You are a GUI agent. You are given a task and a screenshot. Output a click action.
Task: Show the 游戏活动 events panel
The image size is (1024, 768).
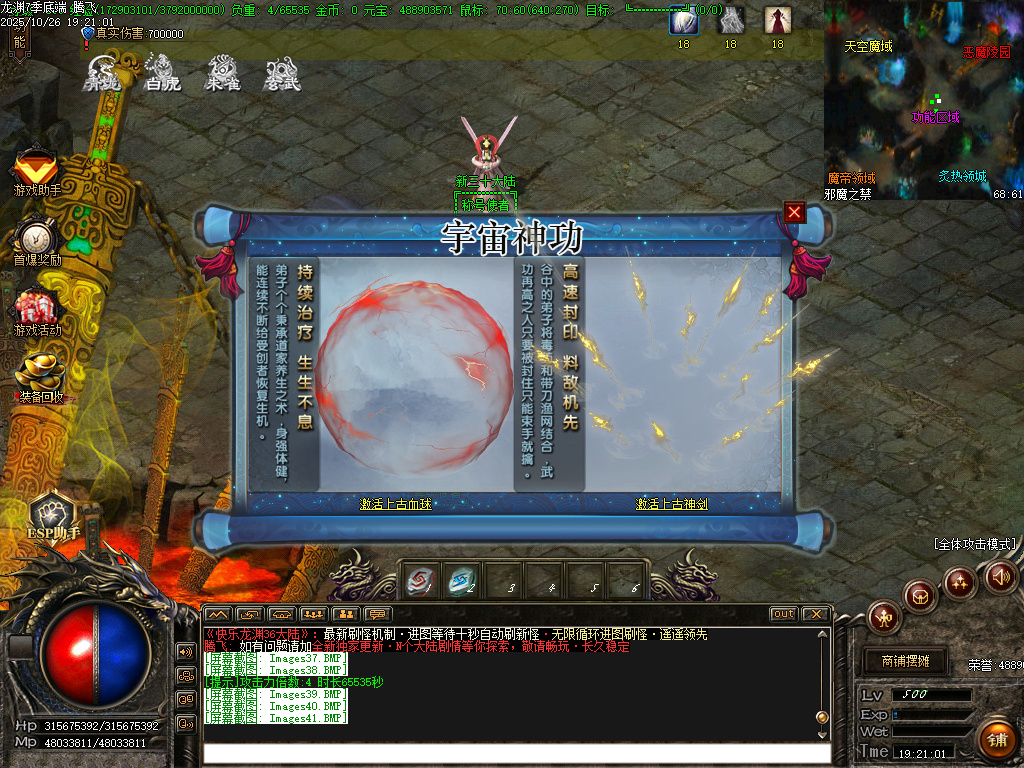point(37,311)
